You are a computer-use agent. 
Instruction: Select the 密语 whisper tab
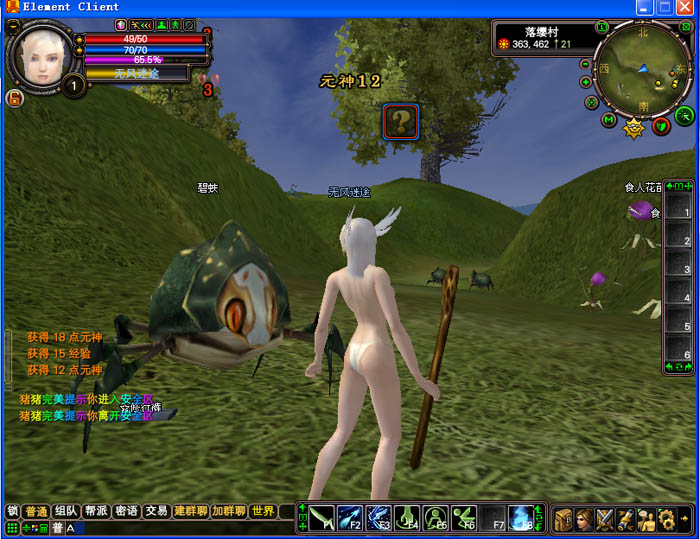coord(126,511)
